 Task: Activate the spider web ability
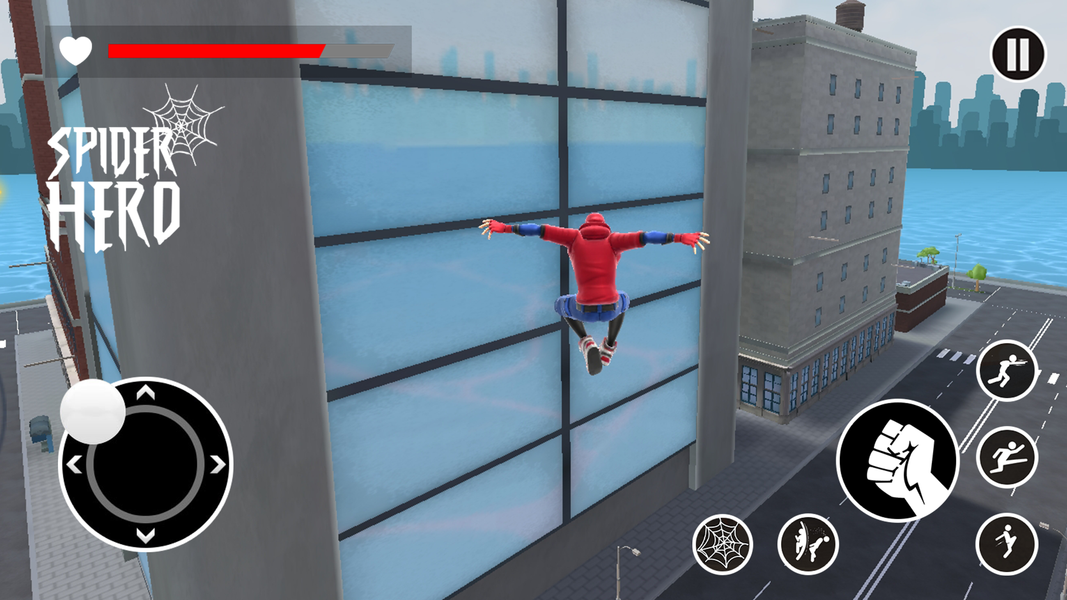coord(723,544)
